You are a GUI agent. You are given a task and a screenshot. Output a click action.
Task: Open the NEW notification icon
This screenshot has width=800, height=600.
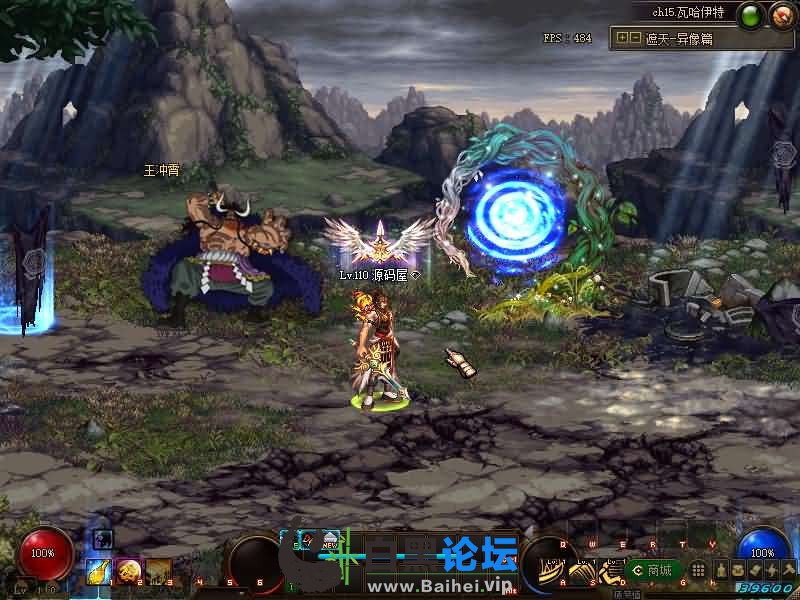[329, 540]
